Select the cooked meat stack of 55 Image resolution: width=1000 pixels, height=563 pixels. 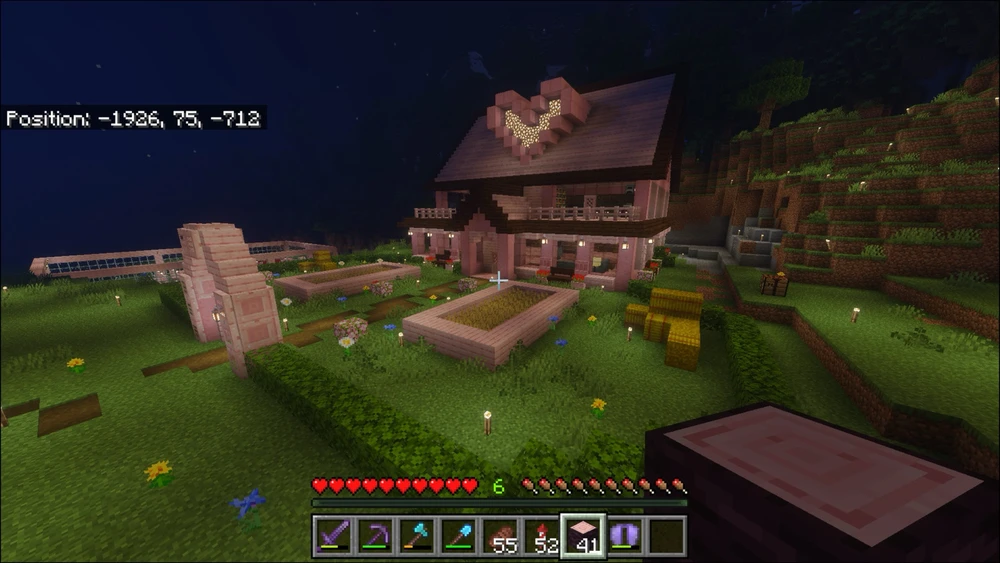499,536
